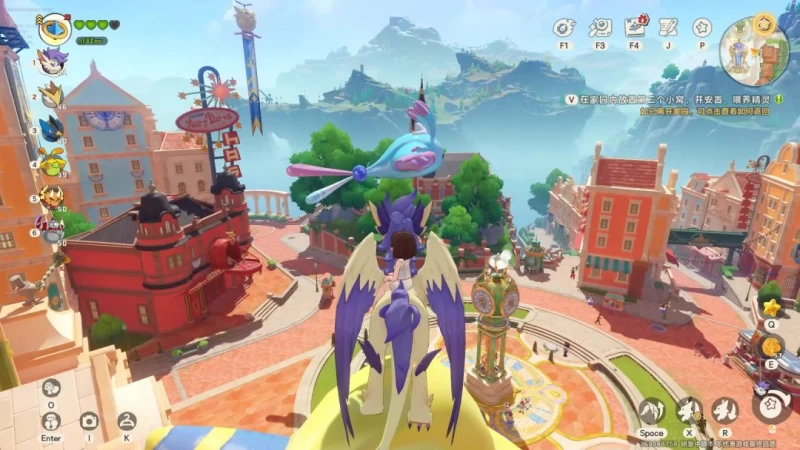This screenshot has width=800, height=450.
Task: Open the star badge icon labeled P
Action: [702, 27]
